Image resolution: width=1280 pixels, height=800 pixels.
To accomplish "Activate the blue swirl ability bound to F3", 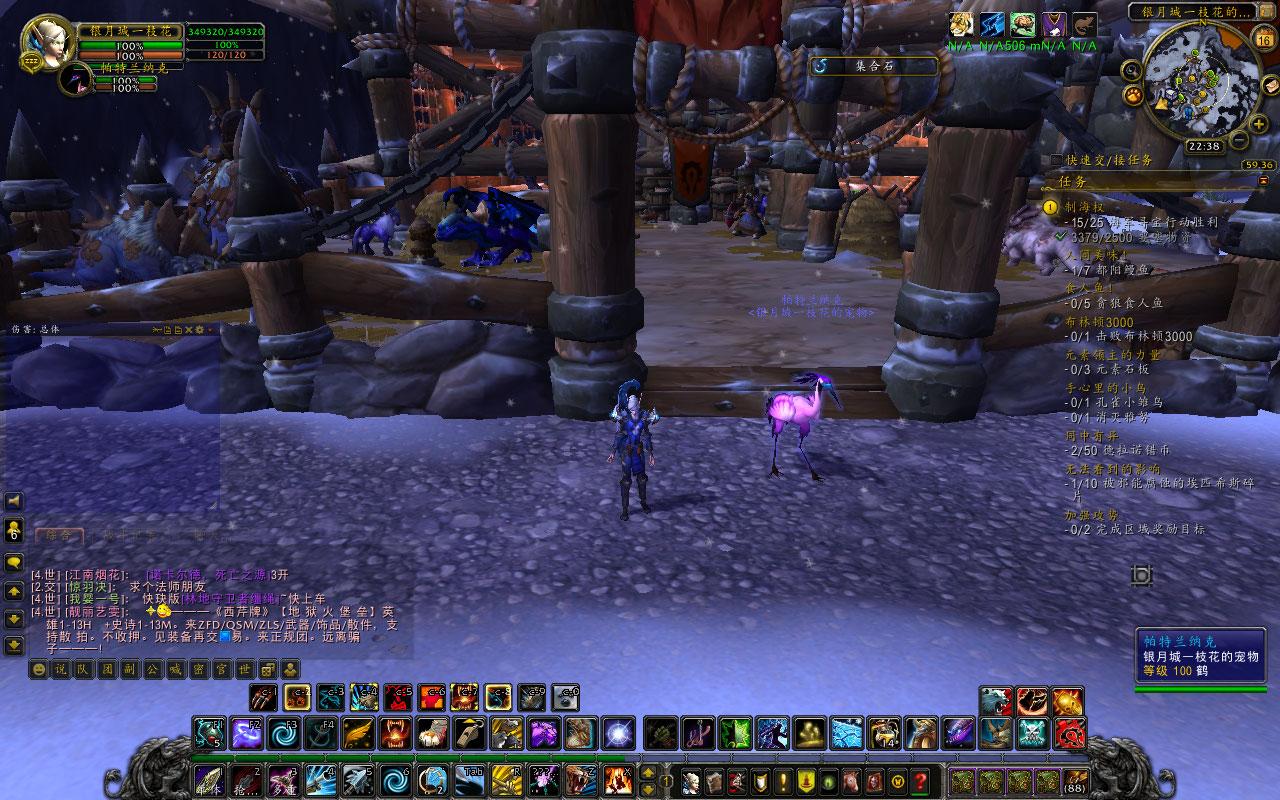I will click(x=283, y=734).
